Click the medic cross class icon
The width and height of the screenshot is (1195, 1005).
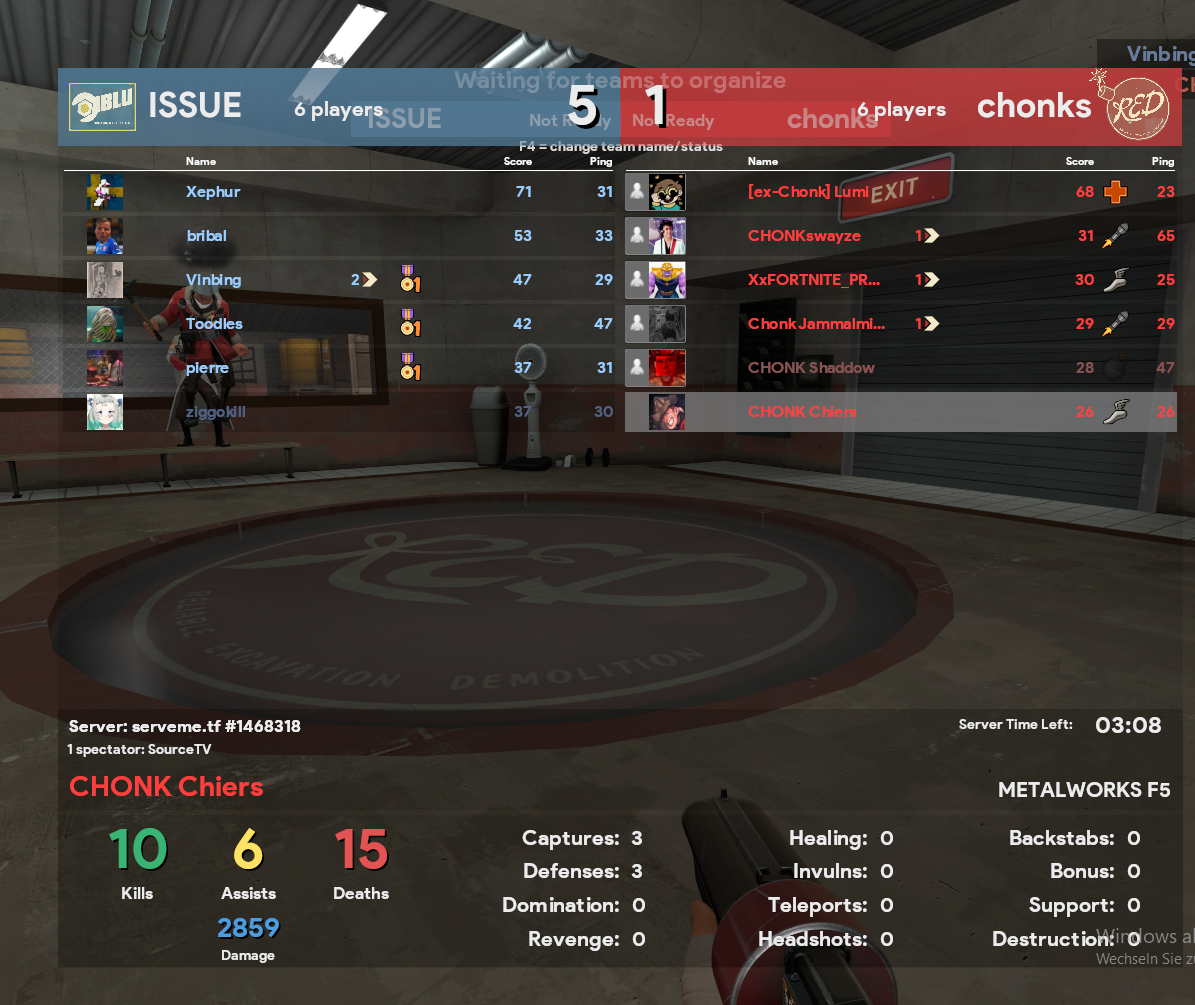pos(1115,192)
